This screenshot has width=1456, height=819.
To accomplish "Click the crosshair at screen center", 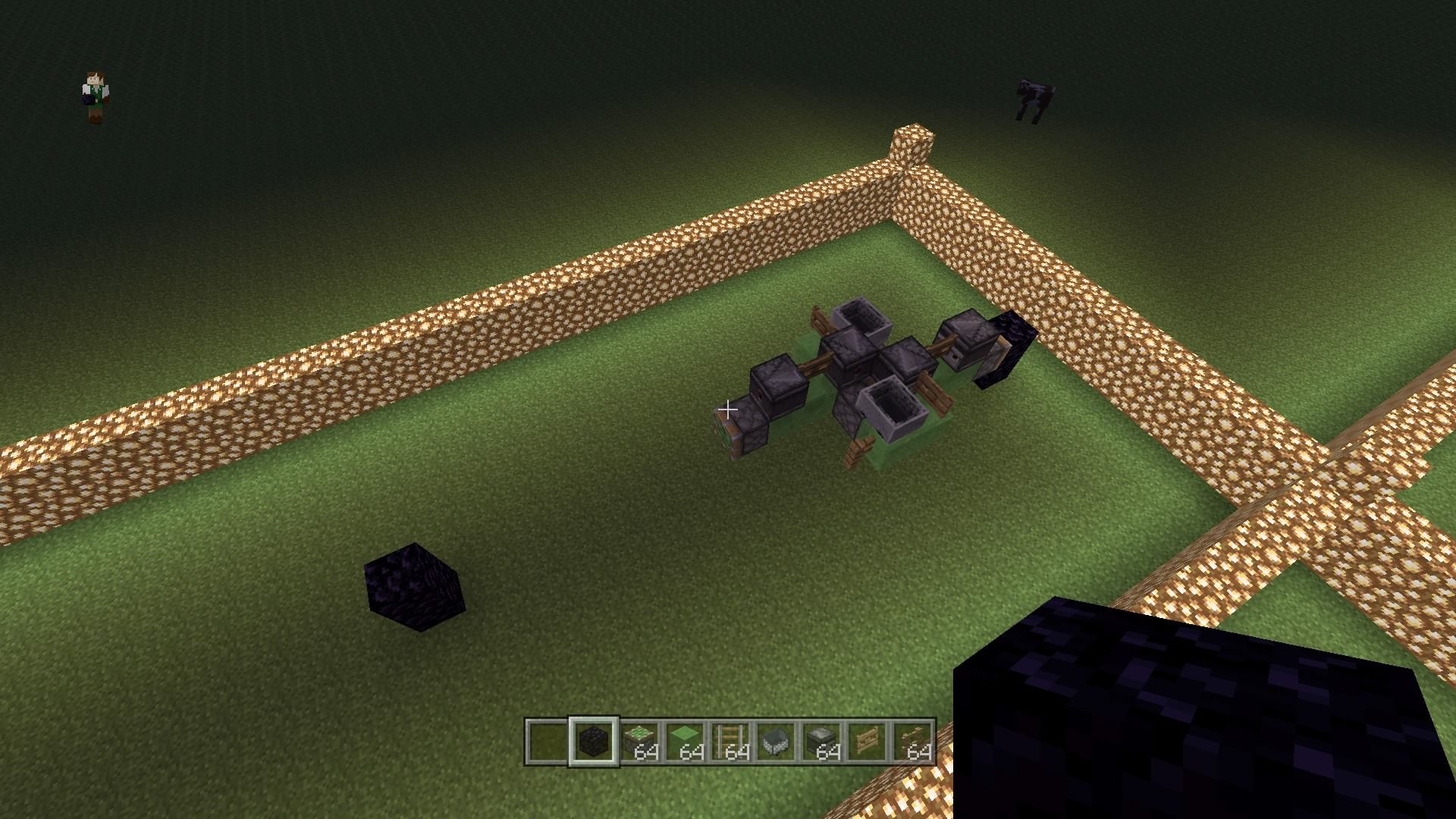I will [728, 409].
